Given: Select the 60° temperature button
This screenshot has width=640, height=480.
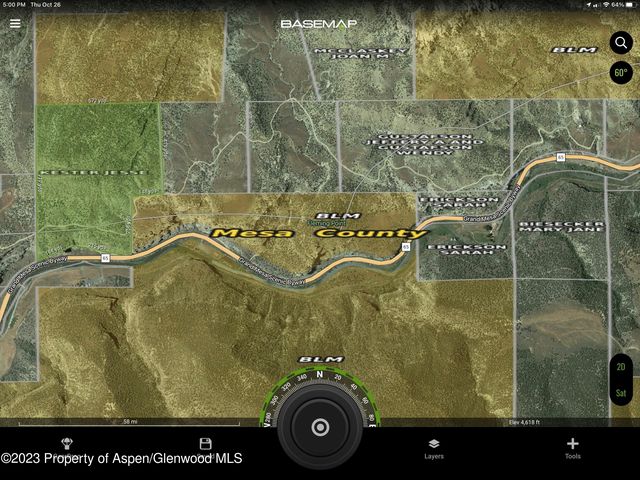Looking at the screenshot, I should pos(621,73).
